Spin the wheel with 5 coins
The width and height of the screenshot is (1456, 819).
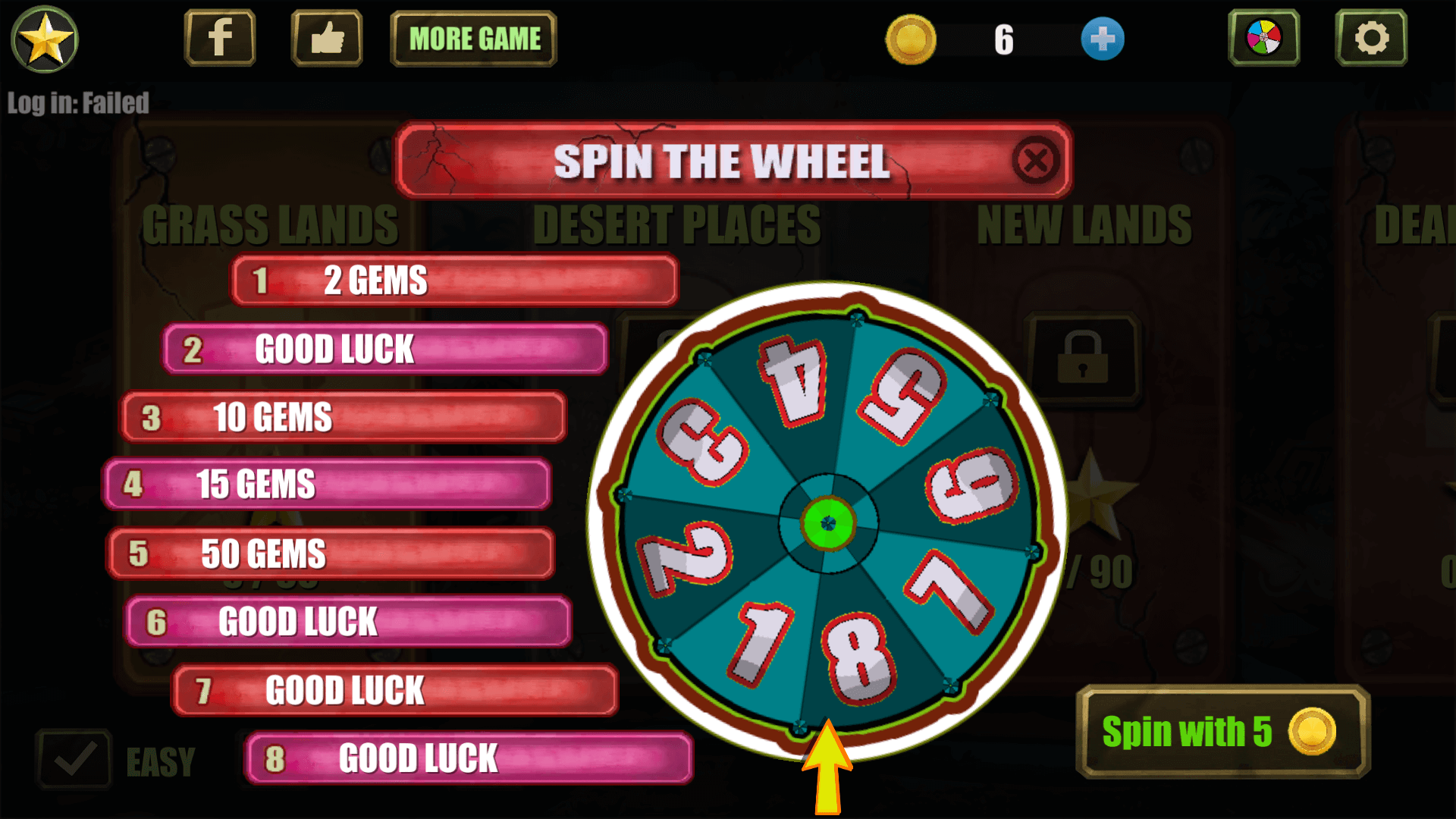click(x=1222, y=732)
